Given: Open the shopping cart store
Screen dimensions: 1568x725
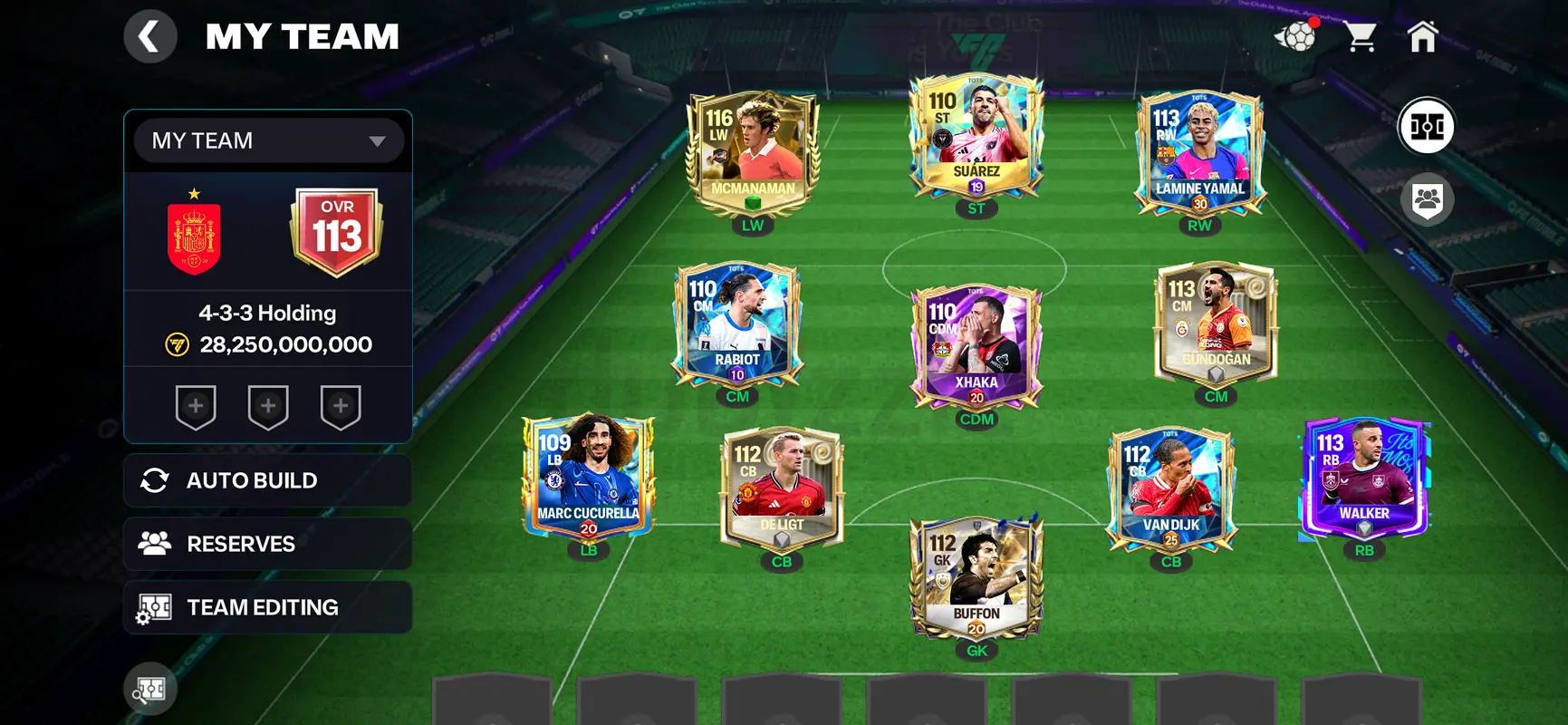Looking at the screenshot, I should tap(1360, 37).
